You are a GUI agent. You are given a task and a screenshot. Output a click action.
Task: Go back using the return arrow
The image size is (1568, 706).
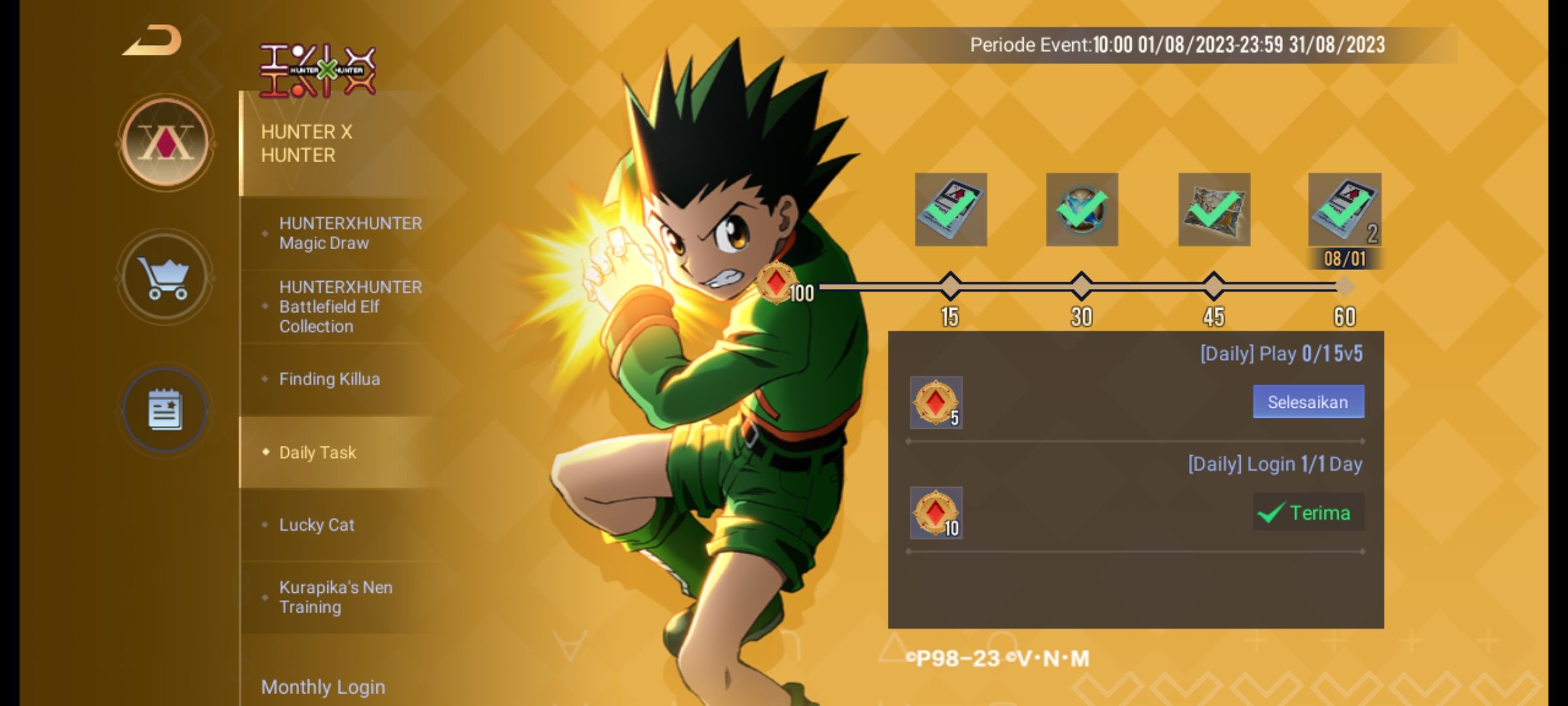click(x=153, y=41)
